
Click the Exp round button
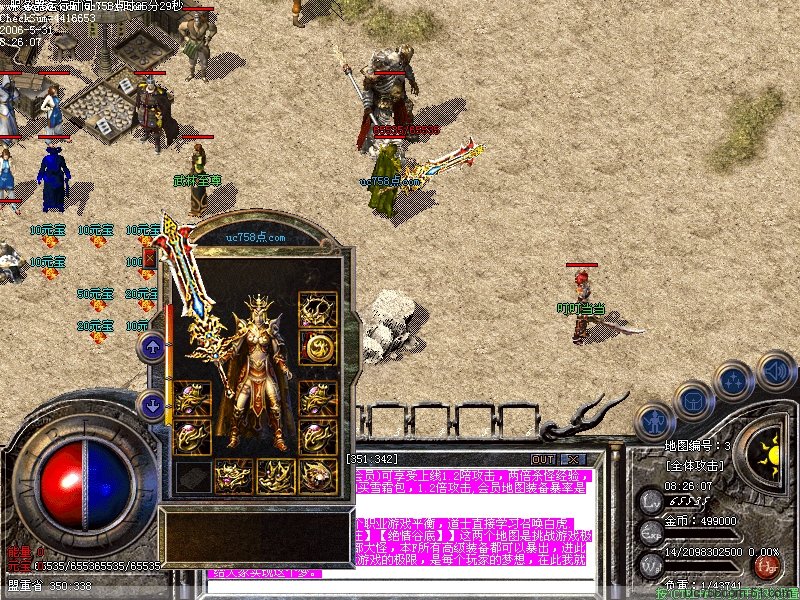coord(651,530)
